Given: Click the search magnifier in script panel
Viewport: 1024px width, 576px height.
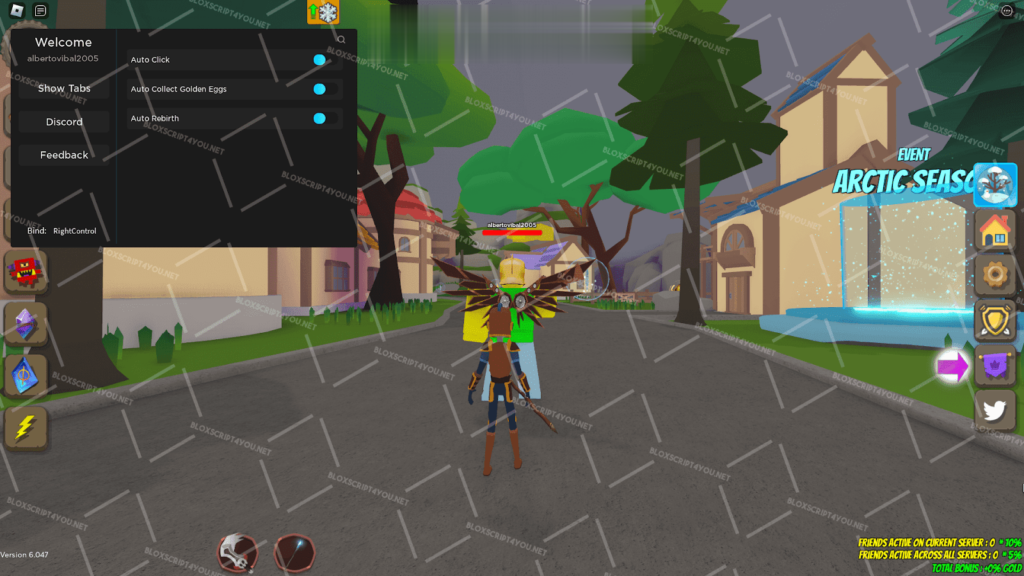Looking at the screenshot, I should [341, 40].
